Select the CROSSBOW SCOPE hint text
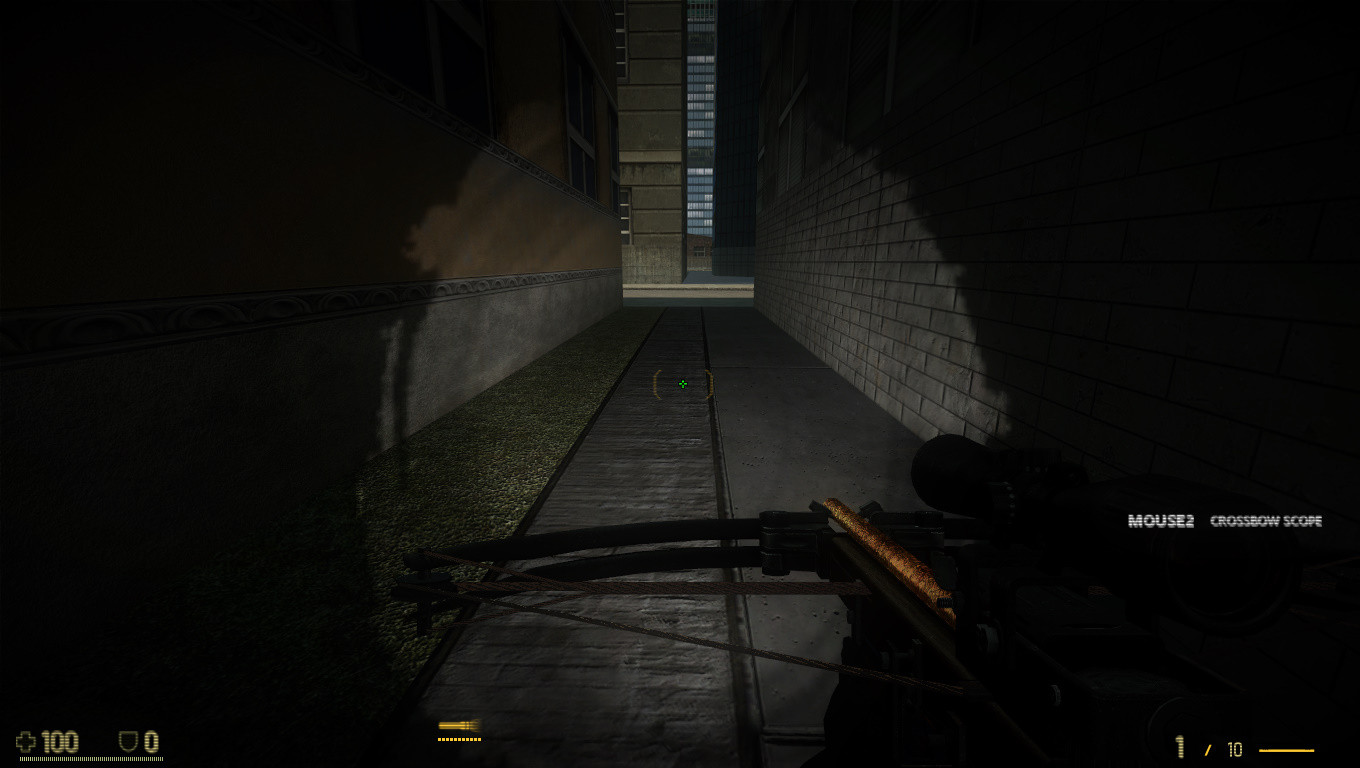 (1266, 521)
